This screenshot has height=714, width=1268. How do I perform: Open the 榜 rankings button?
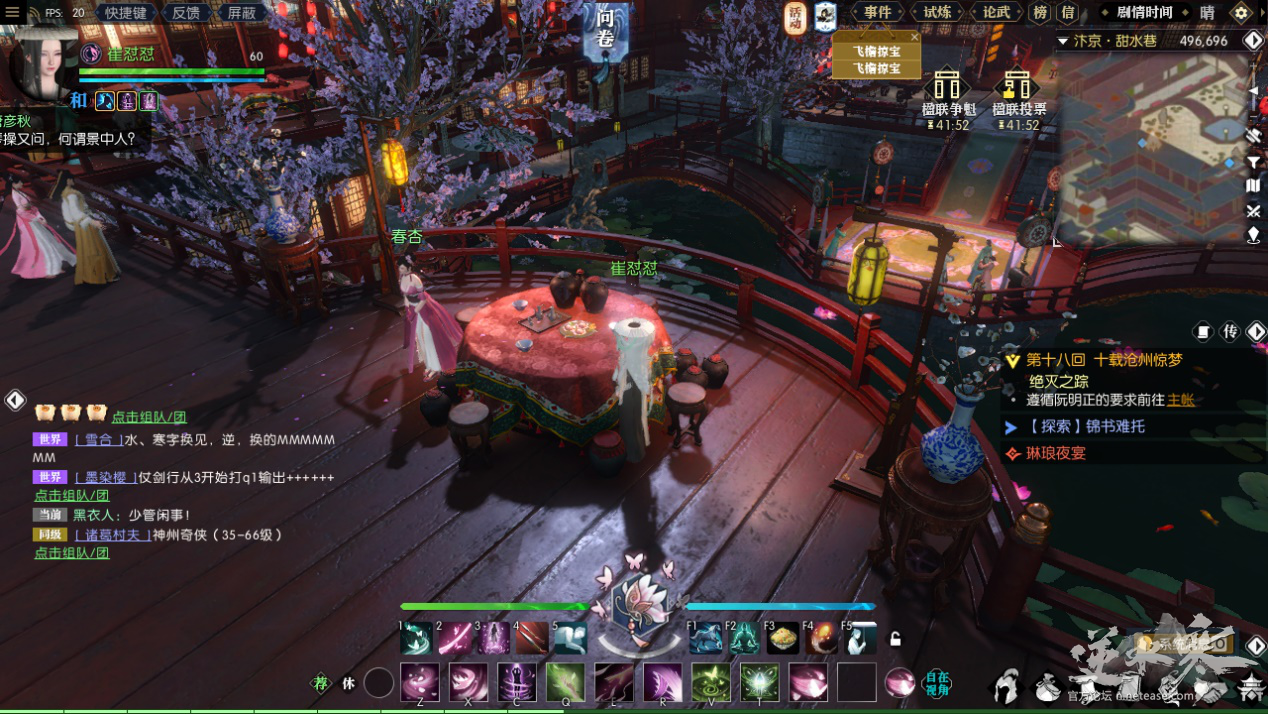click(1041, 13)
